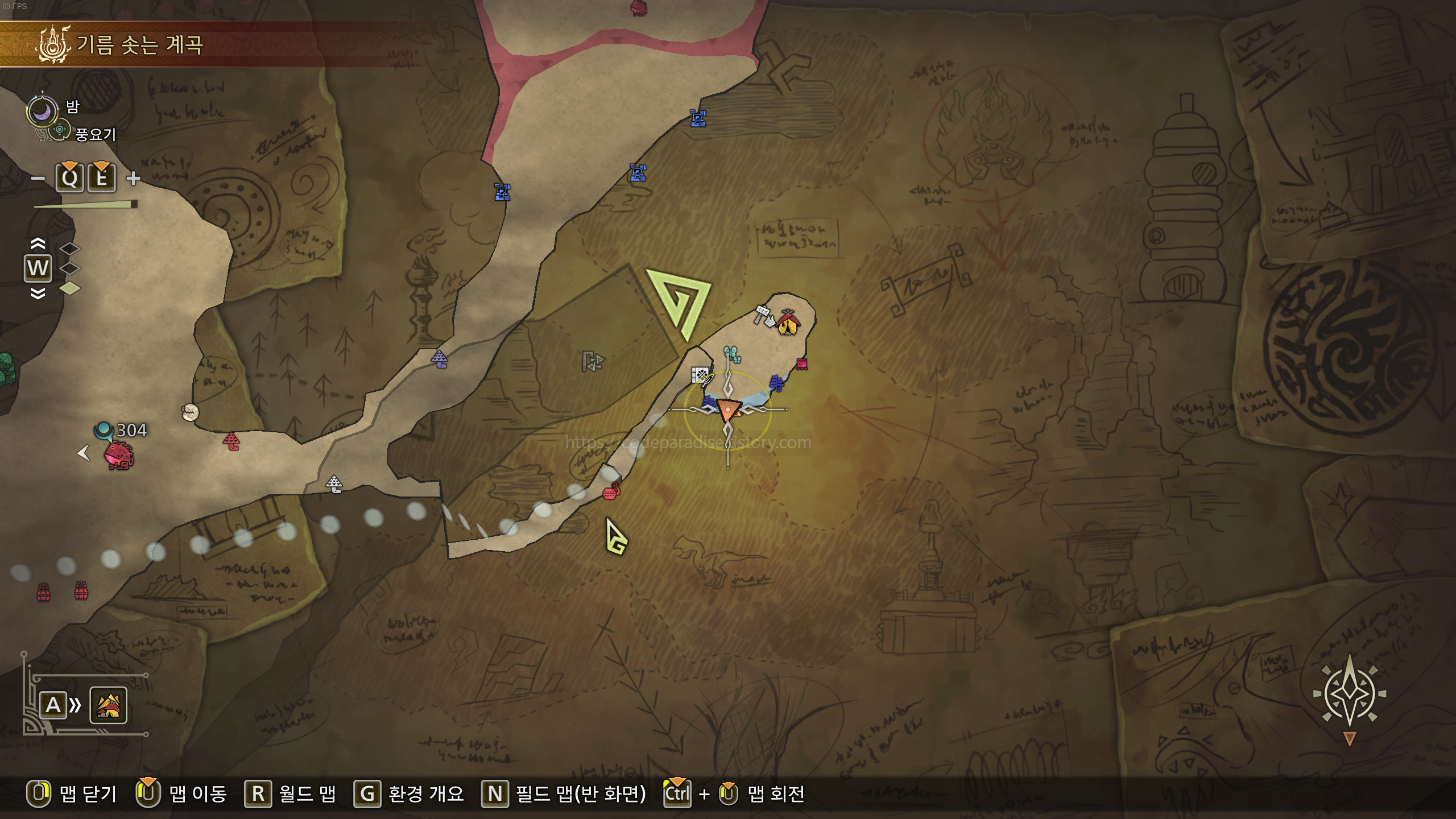Open 환경 개요 from the bottom command bar
The image size is (1456, 819).
coord(425,795)
